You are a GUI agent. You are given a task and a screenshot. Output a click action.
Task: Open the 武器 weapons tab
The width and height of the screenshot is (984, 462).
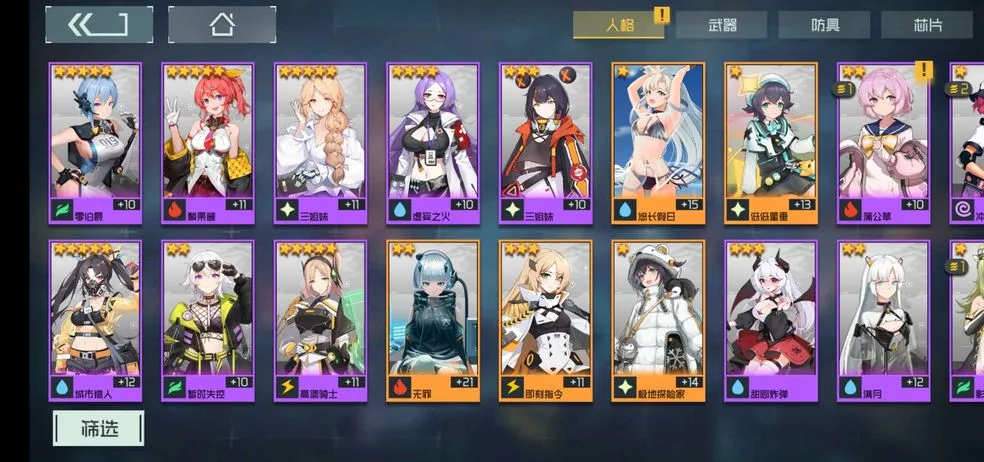[x=721, y=25]
